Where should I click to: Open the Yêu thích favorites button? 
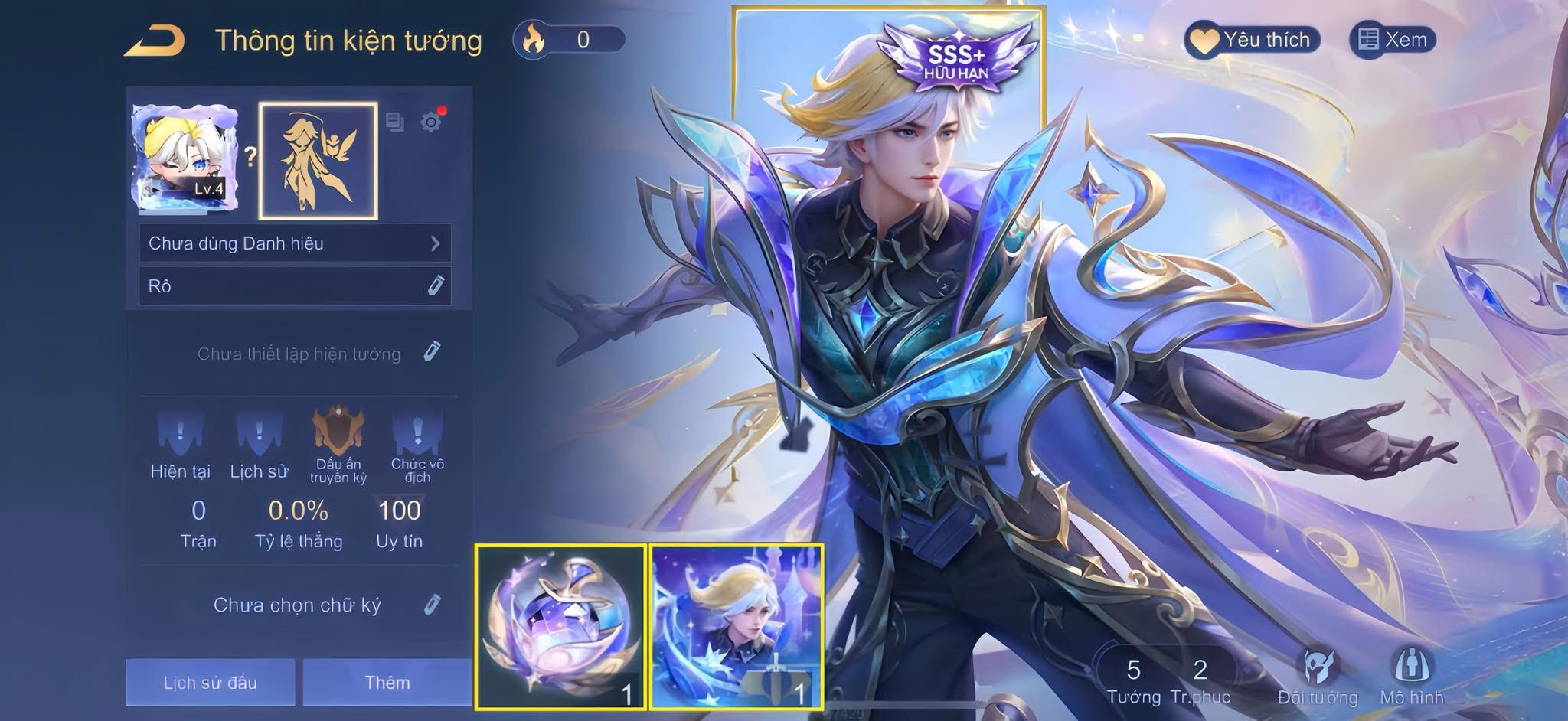[1253, 40]
